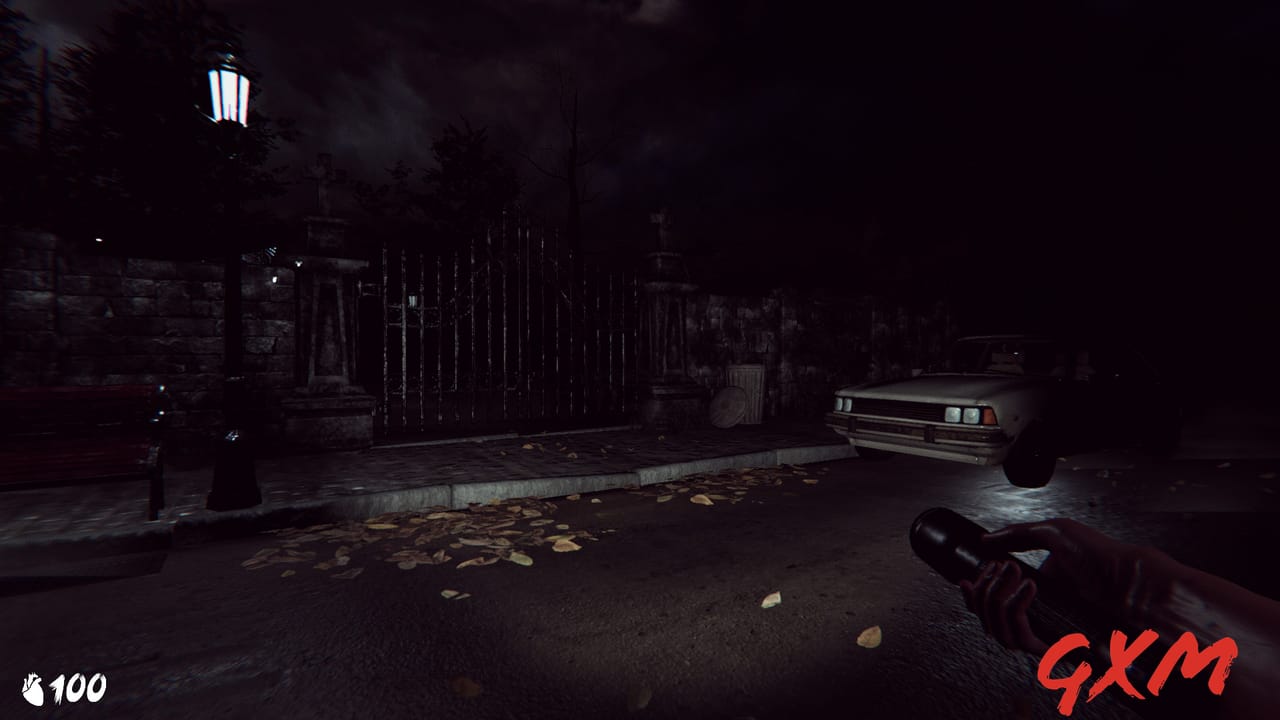This screenshot has height=720, width=1280.
Task: Click the fallen trash can lid
Action: 729,408
